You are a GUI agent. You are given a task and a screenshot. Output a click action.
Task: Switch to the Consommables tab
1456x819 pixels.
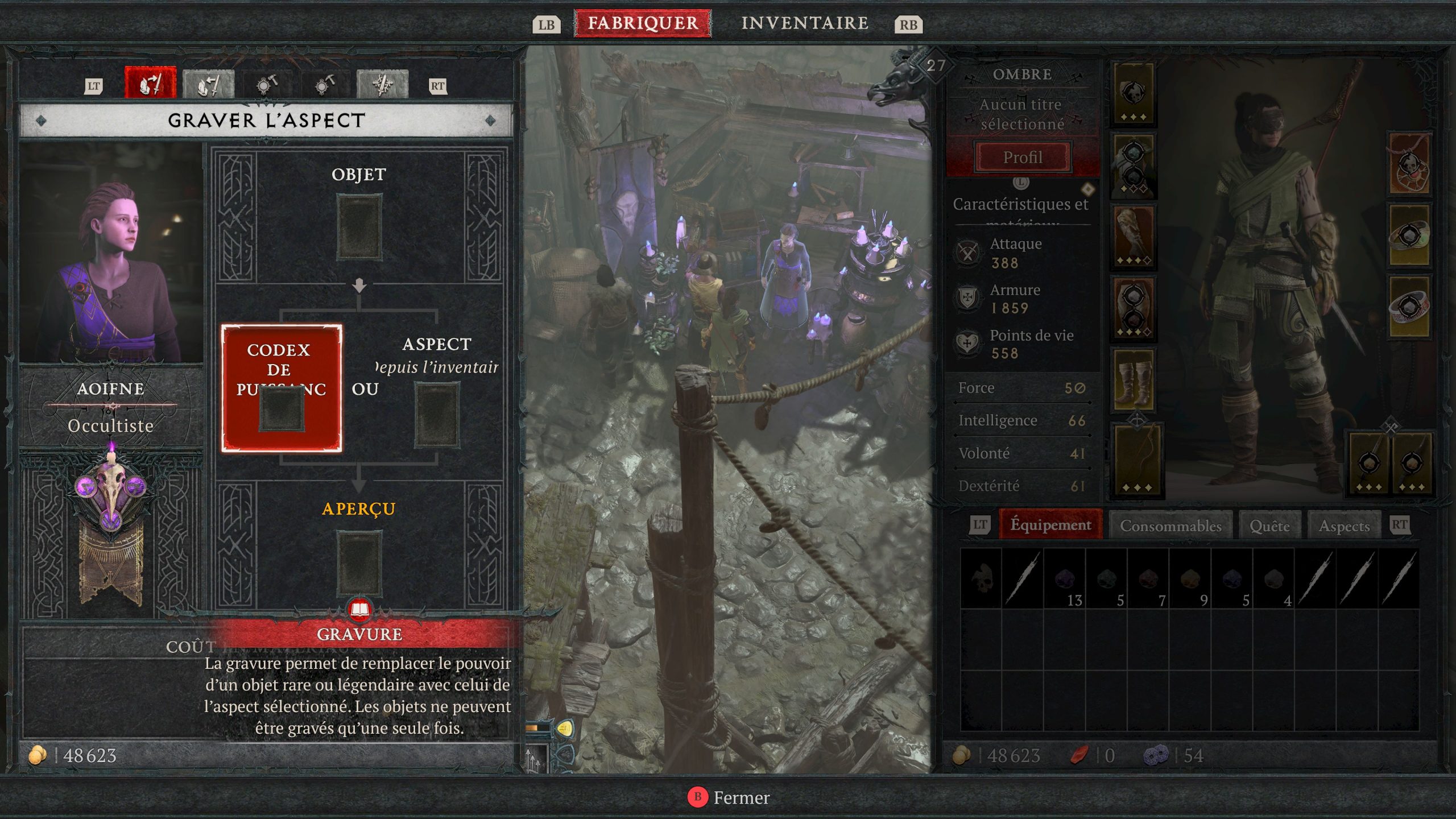[1170, 526]
